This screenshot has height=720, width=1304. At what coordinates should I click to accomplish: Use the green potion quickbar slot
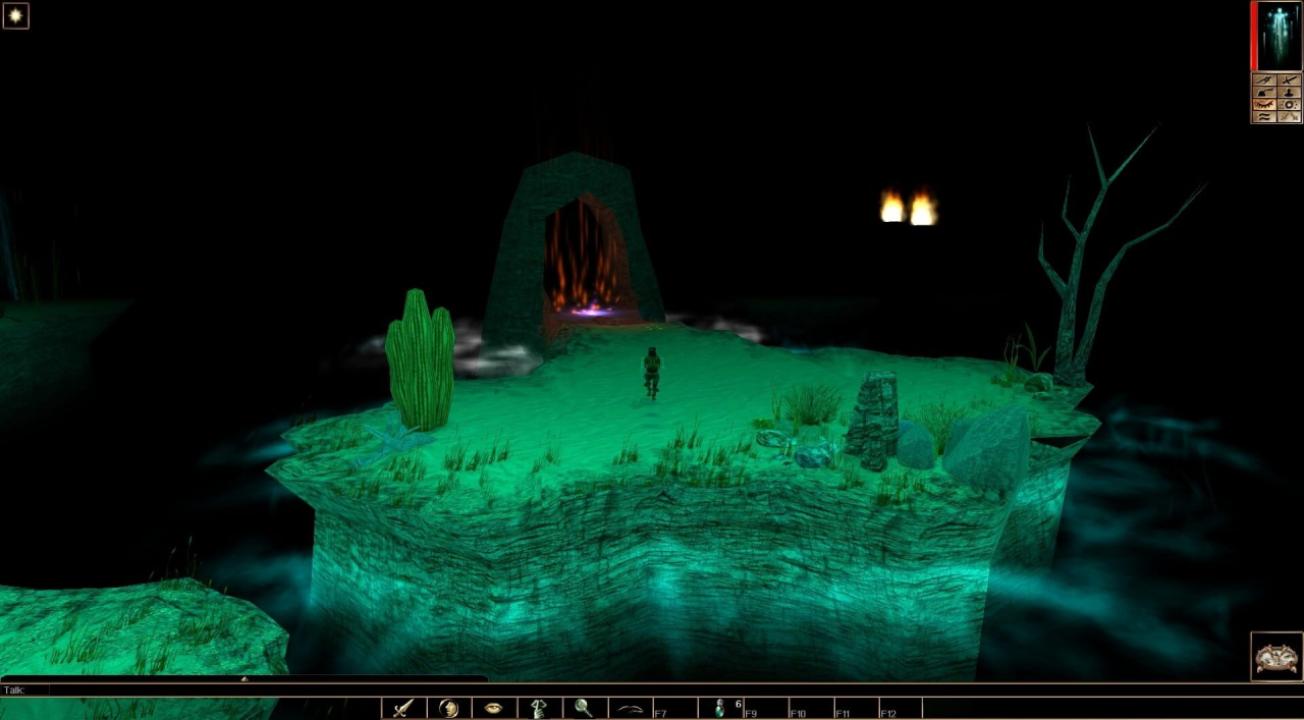(719, 708)
